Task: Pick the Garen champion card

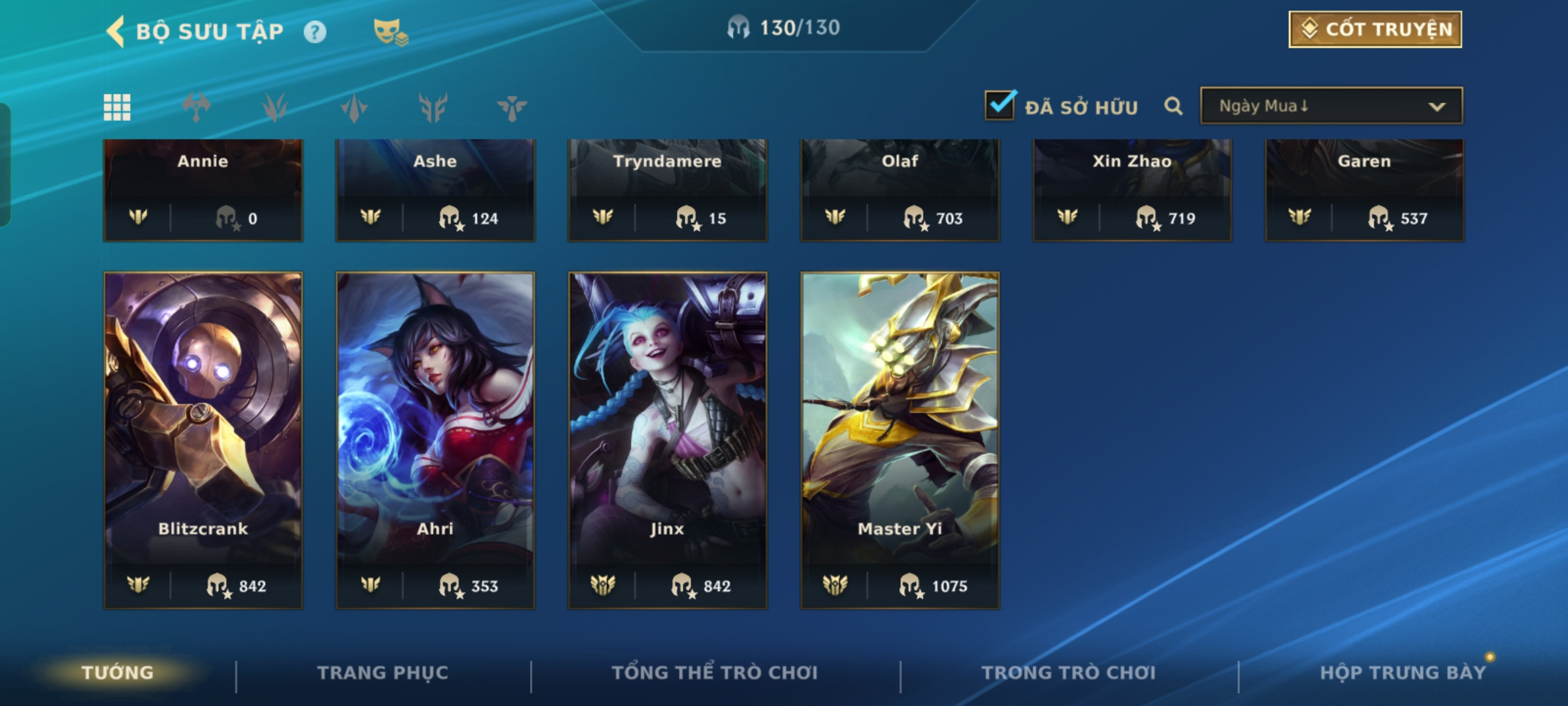Action: click(x=1364, y=190)
